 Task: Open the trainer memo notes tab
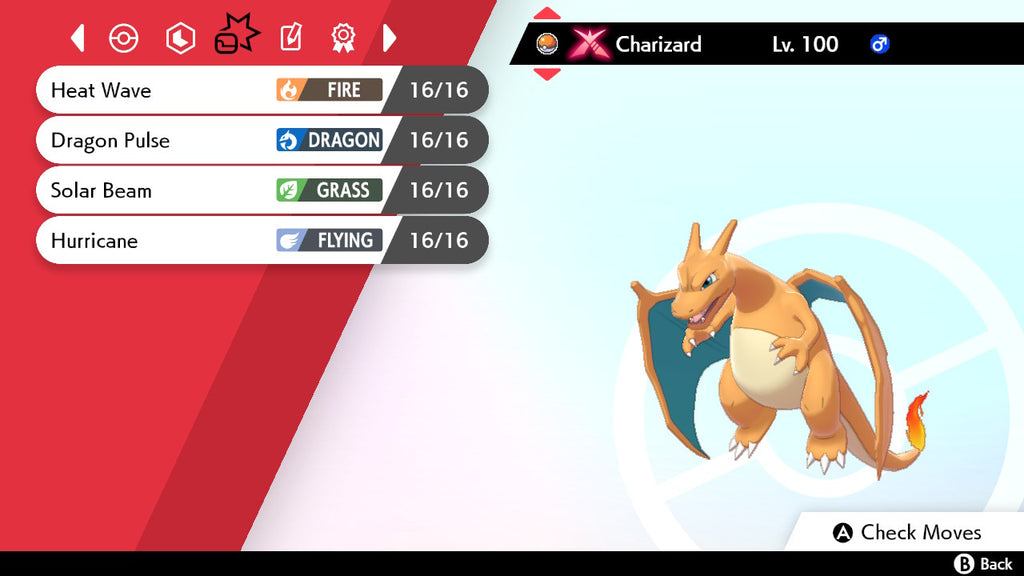click(290, 38)
